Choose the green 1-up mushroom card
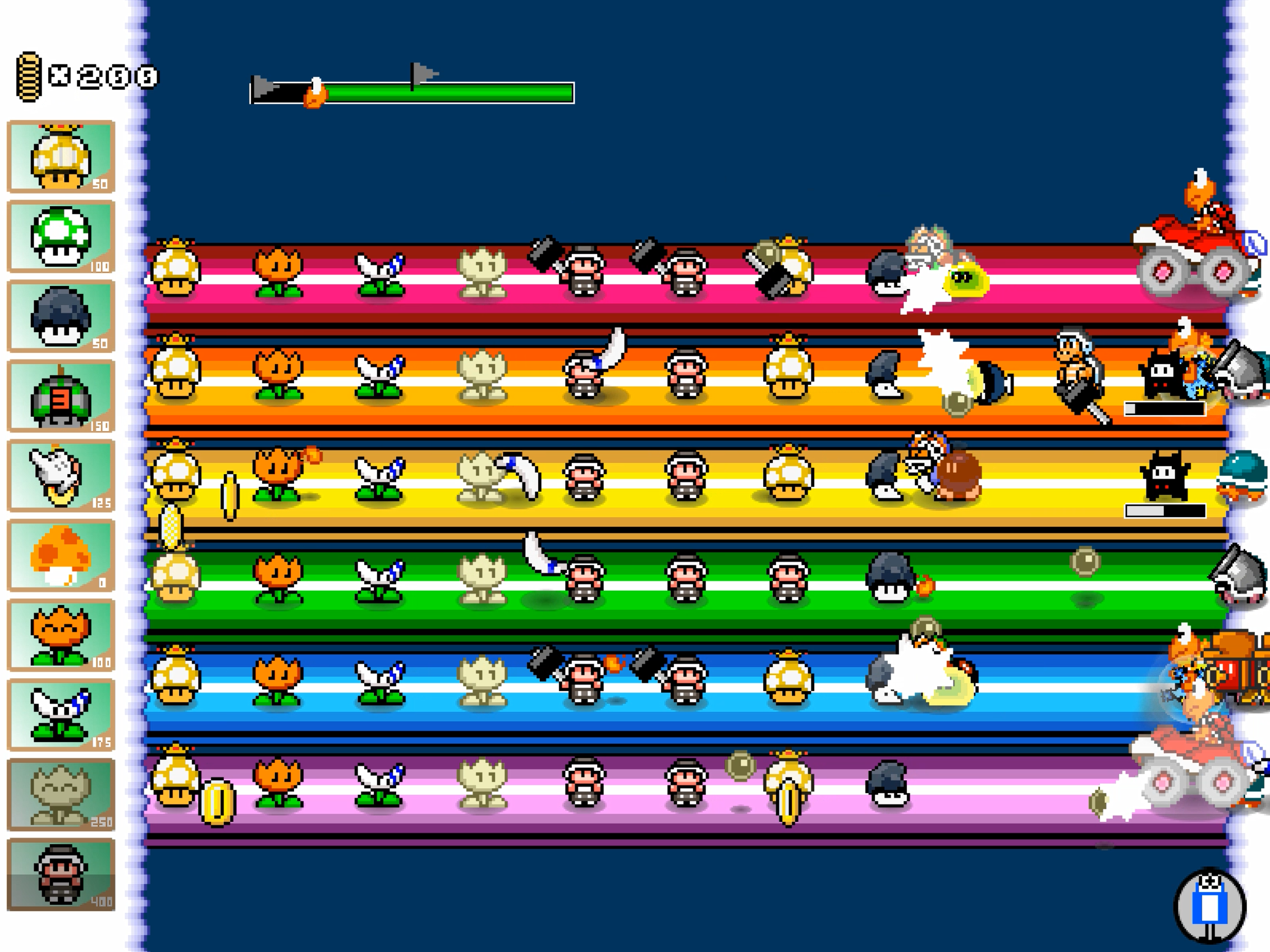Image resolution: width=1270 pixels, height=952 pixels. pos(61,236)
